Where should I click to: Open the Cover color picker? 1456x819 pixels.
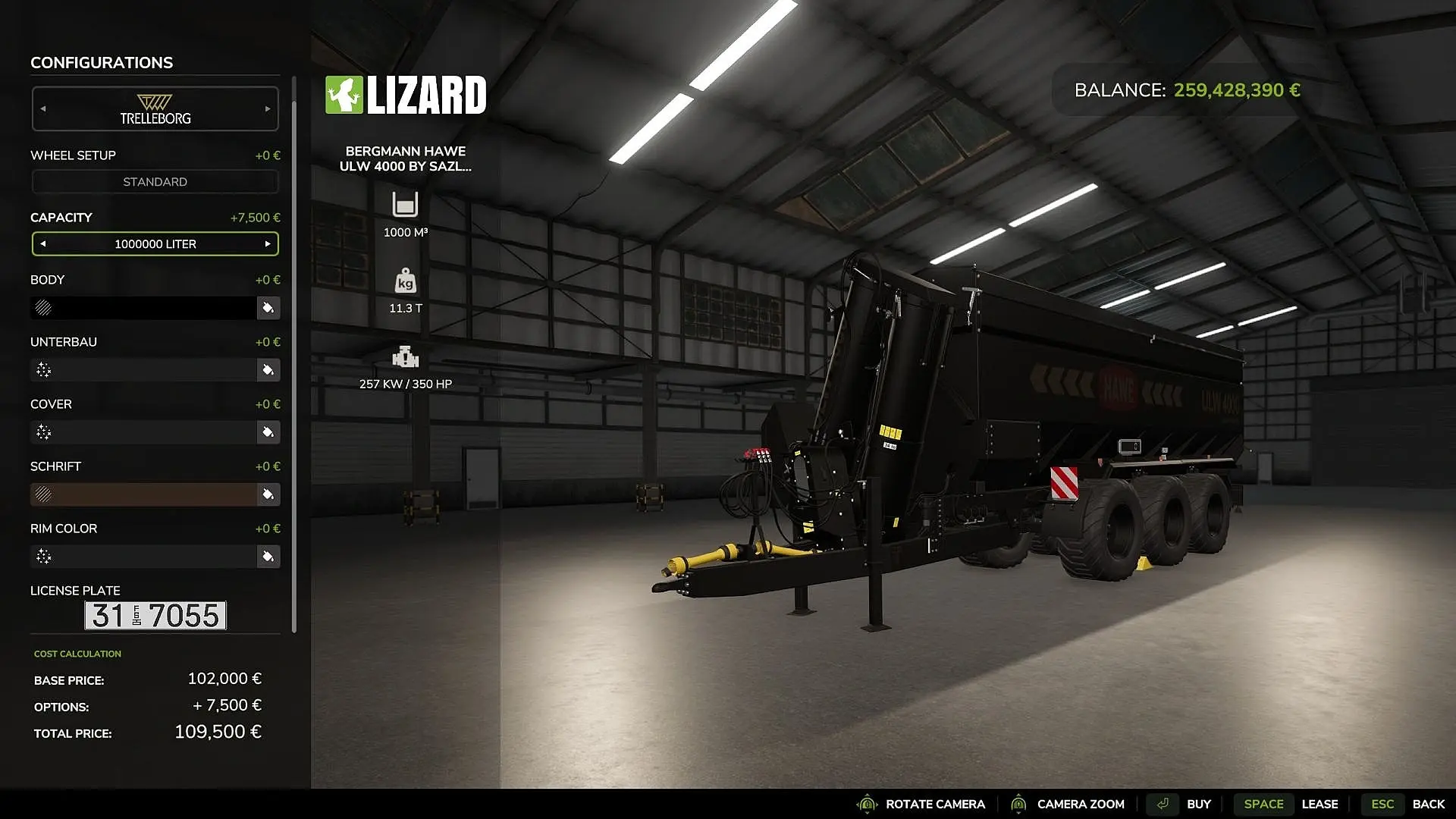[268, 432]
